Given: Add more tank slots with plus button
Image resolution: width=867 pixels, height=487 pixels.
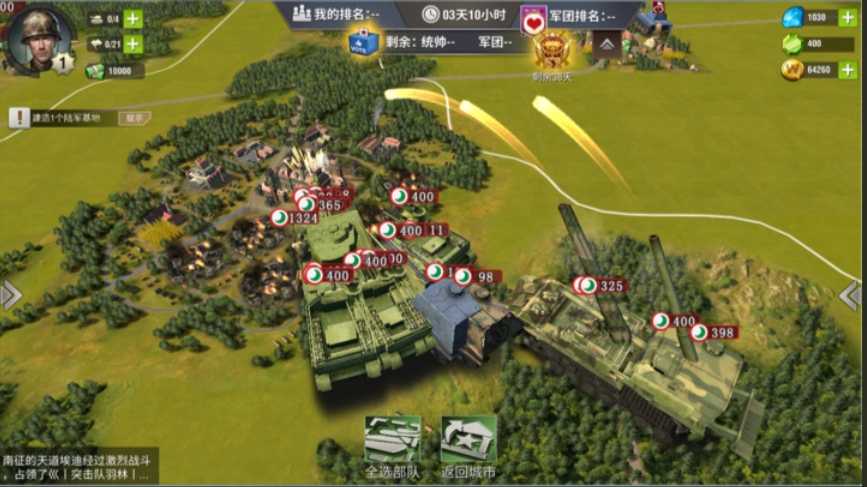Looking at the screenshot, I should pyautogui.click(x=132, y=18).
